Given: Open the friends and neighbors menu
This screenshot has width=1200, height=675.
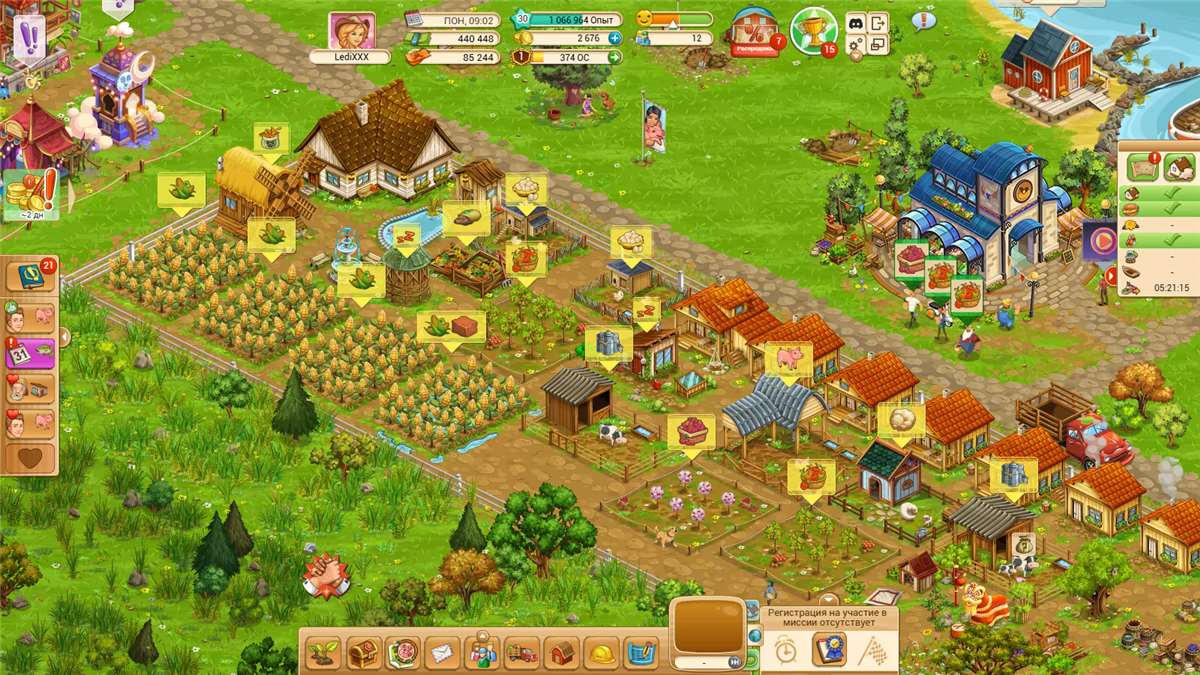Looking at the screenshot, I should tap(483, 654).
